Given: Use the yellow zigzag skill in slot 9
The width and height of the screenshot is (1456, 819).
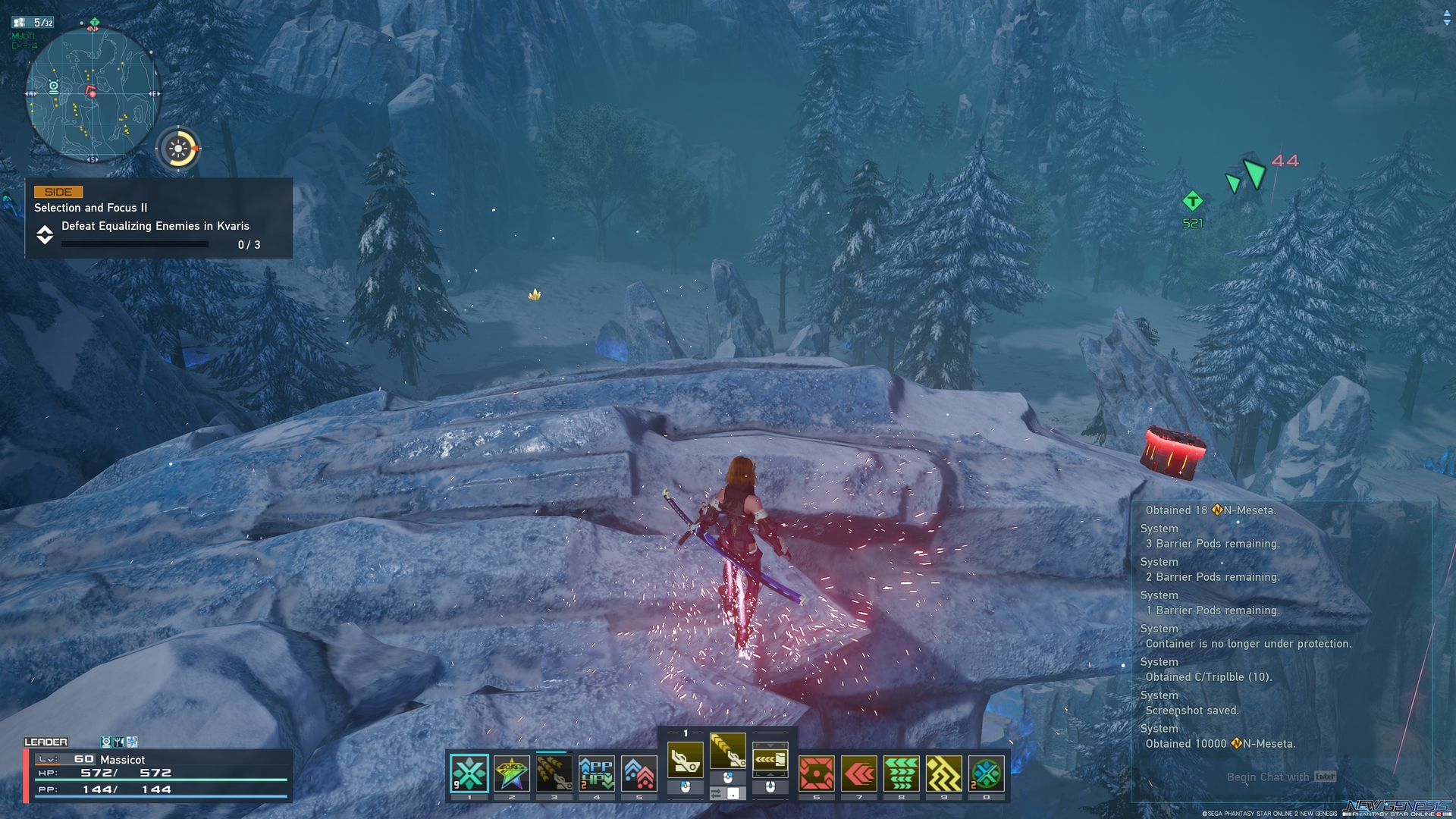Looking at the screenshot, I should [x=944, y=773].
